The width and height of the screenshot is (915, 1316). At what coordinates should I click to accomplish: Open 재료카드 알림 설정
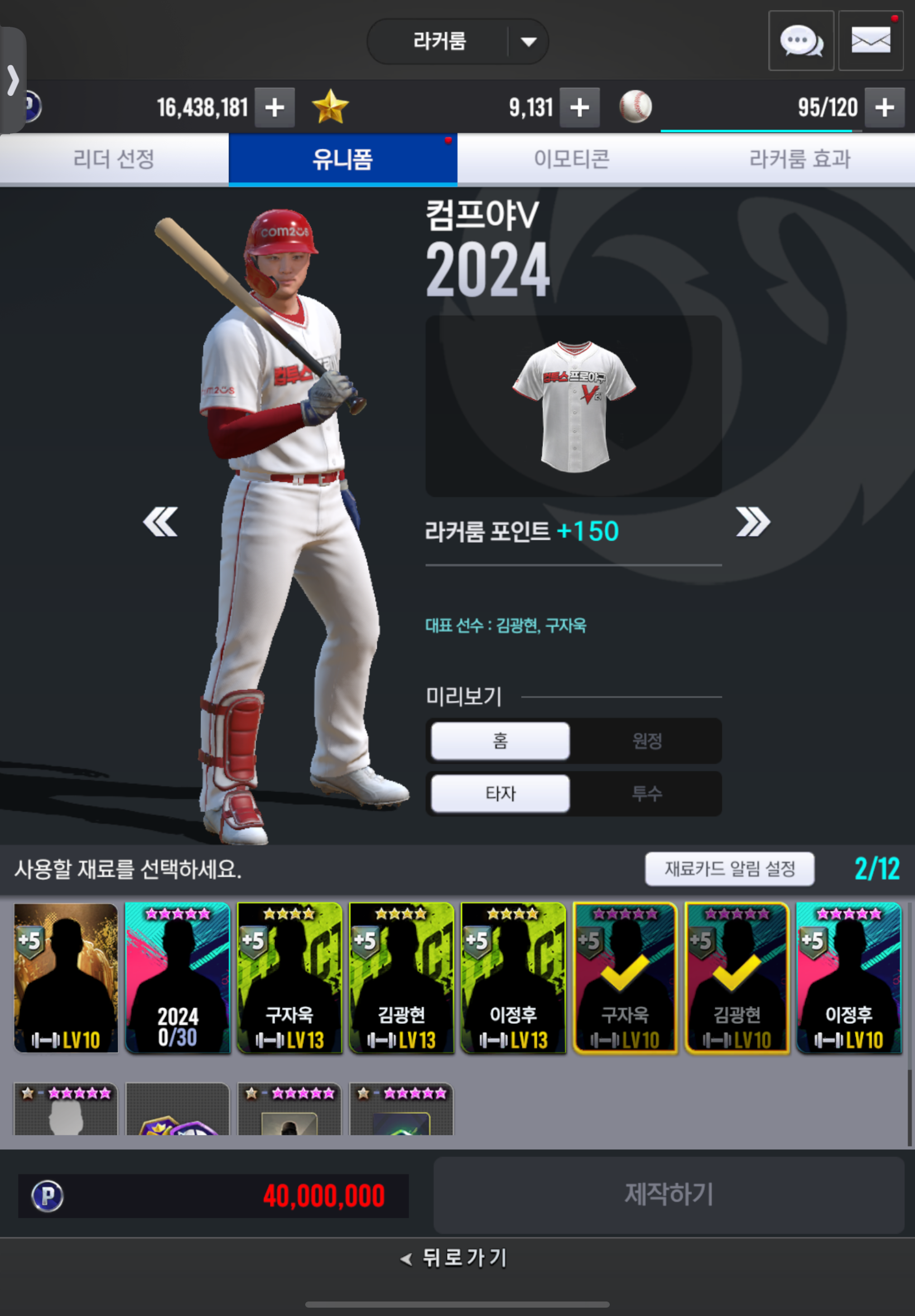point(729,869)
